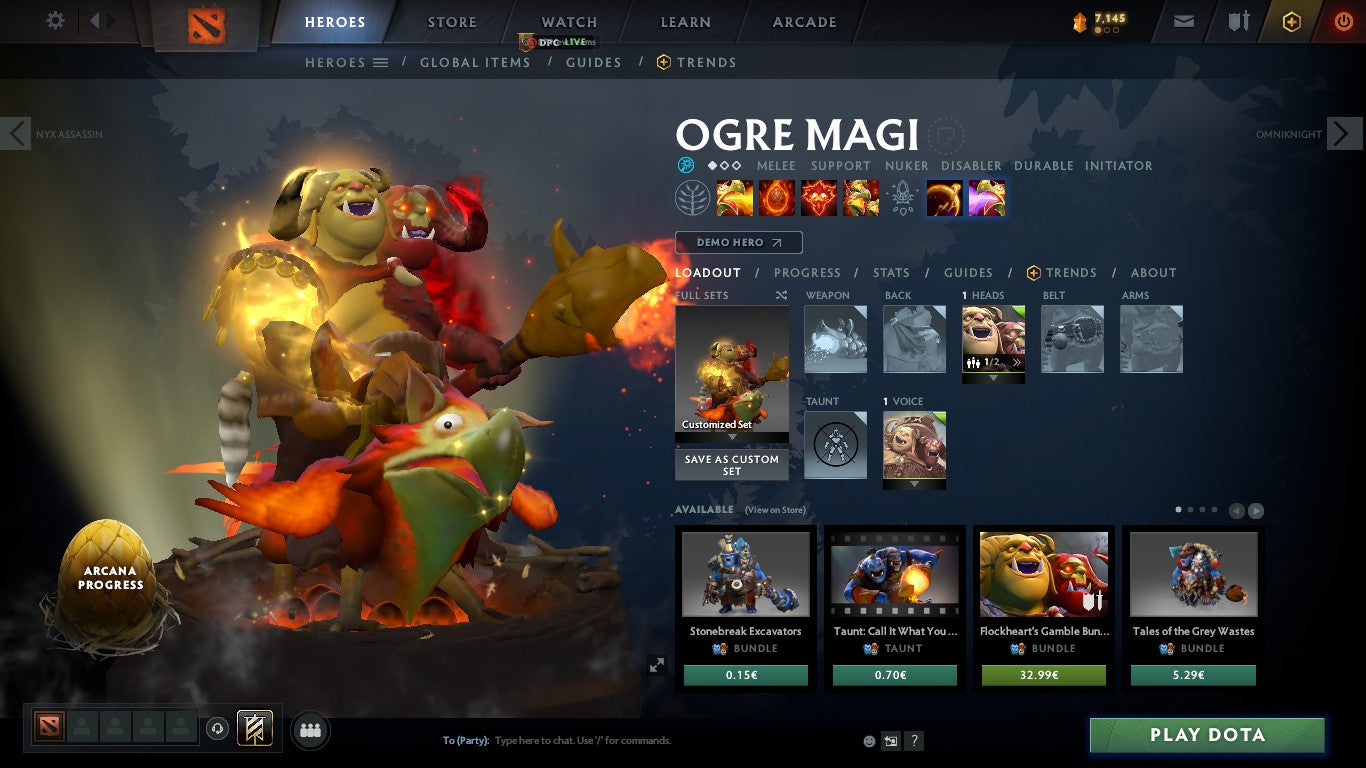Open the Armory shield-and-sword icon
1366x768 pixels.
(1238, 20)
